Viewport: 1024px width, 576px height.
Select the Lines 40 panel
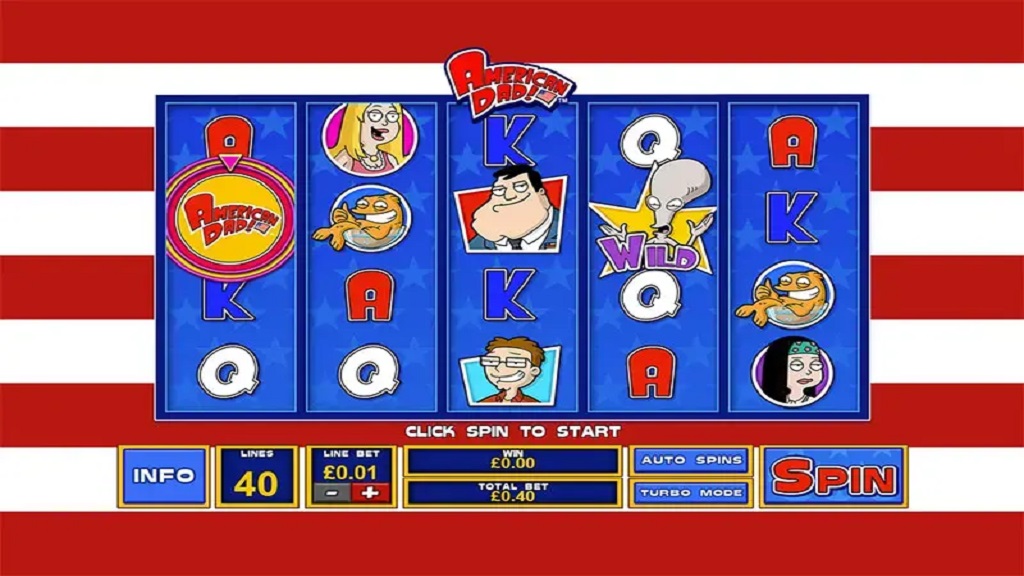[x=257, y=477]
